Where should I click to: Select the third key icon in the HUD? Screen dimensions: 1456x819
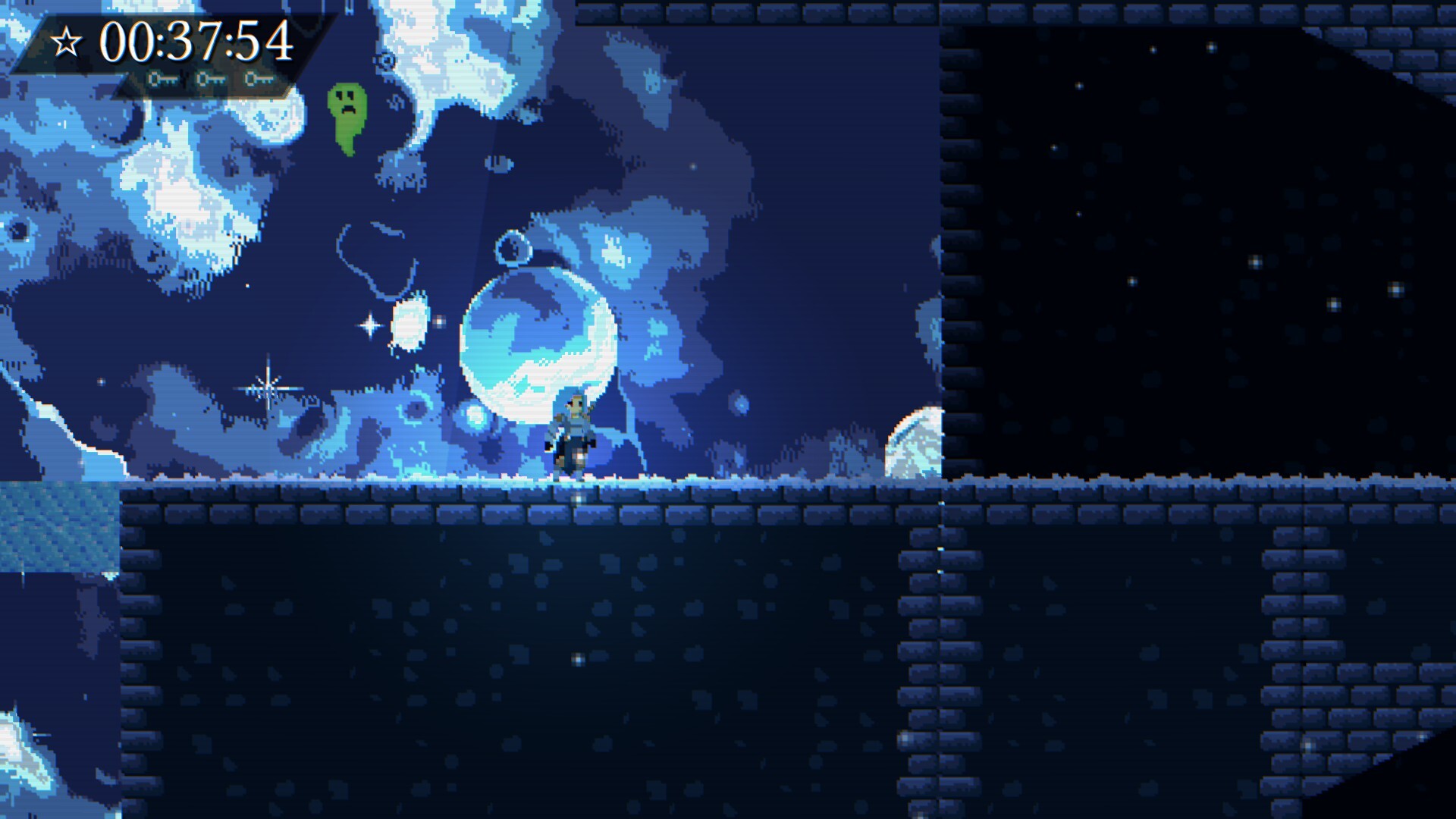click(258, 78)
